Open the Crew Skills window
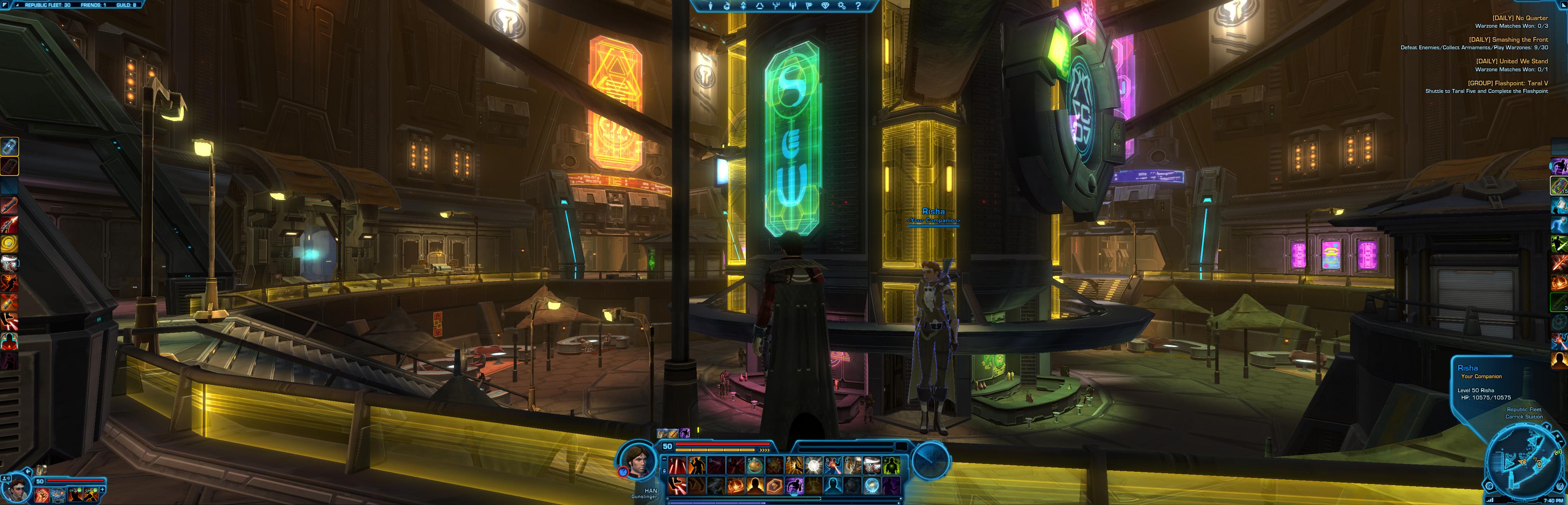Screen dimensions: 1568x505 777,5
